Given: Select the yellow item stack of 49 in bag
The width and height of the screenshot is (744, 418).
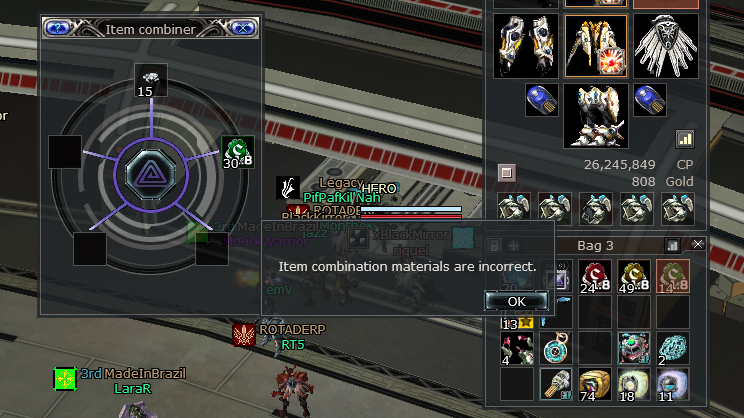Looking at the screenshot, I should pyautogui.click(x=634, y=277).
